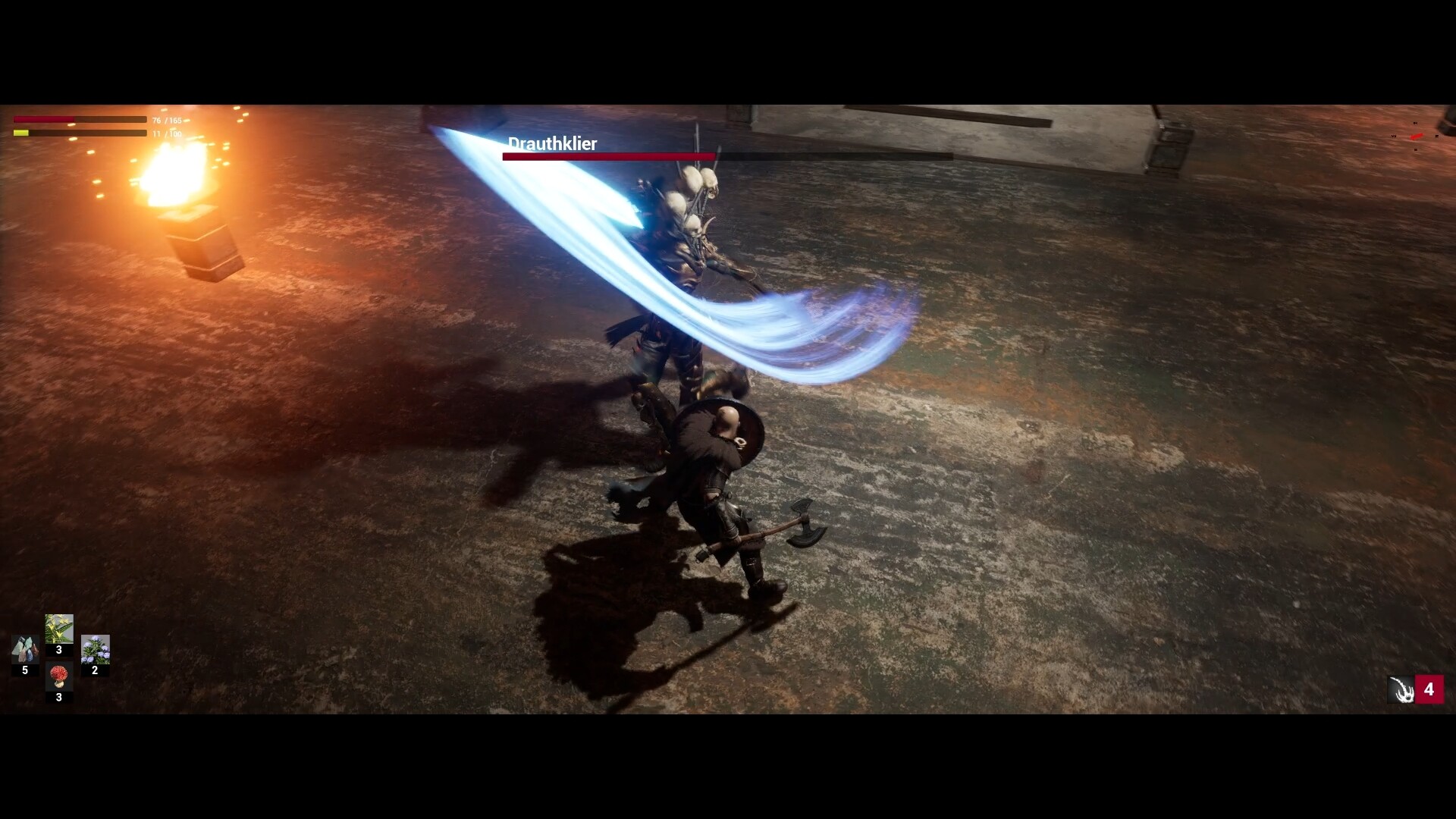Click the red compass needle at top right
1456x819 pixels.
(1417, 136)
